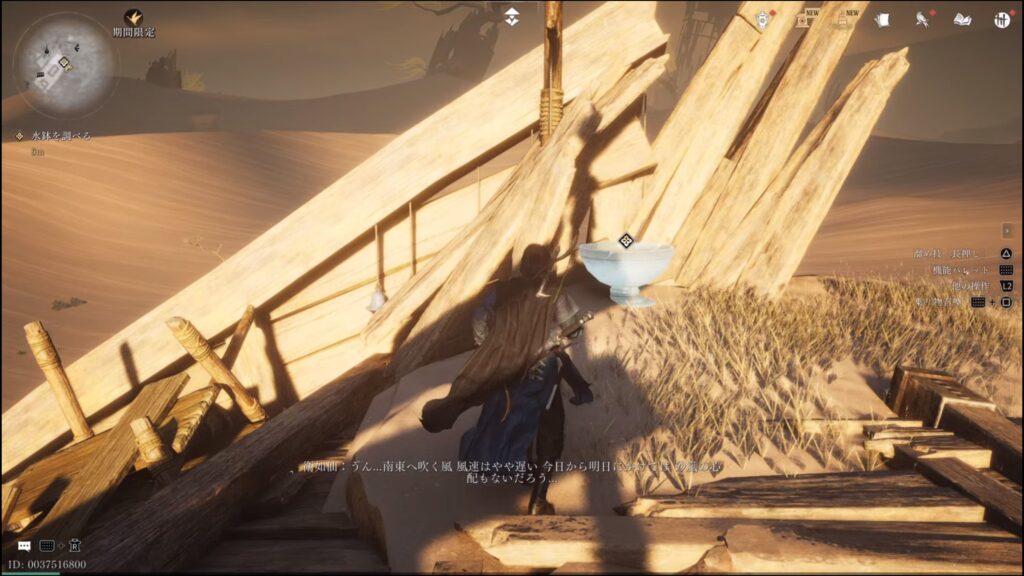Open the chat speech bubble
Screen dimensions: 1024x576
(x=24, y=546)
